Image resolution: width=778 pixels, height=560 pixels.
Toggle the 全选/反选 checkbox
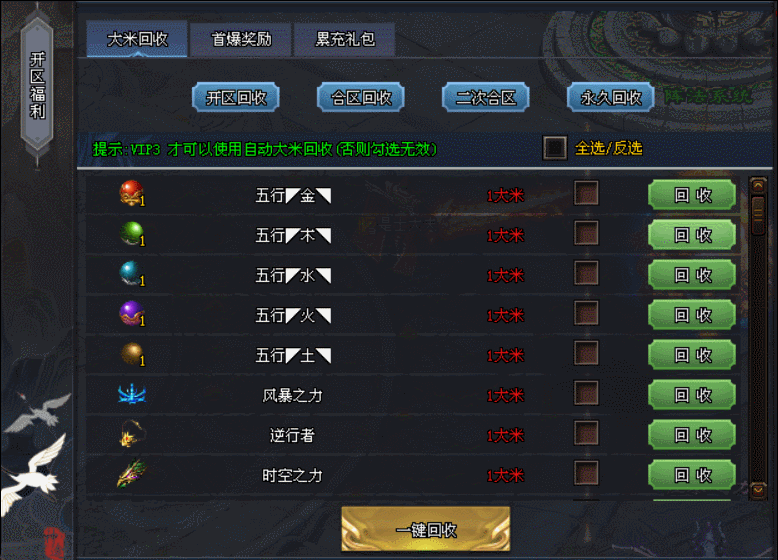(555, 148)
